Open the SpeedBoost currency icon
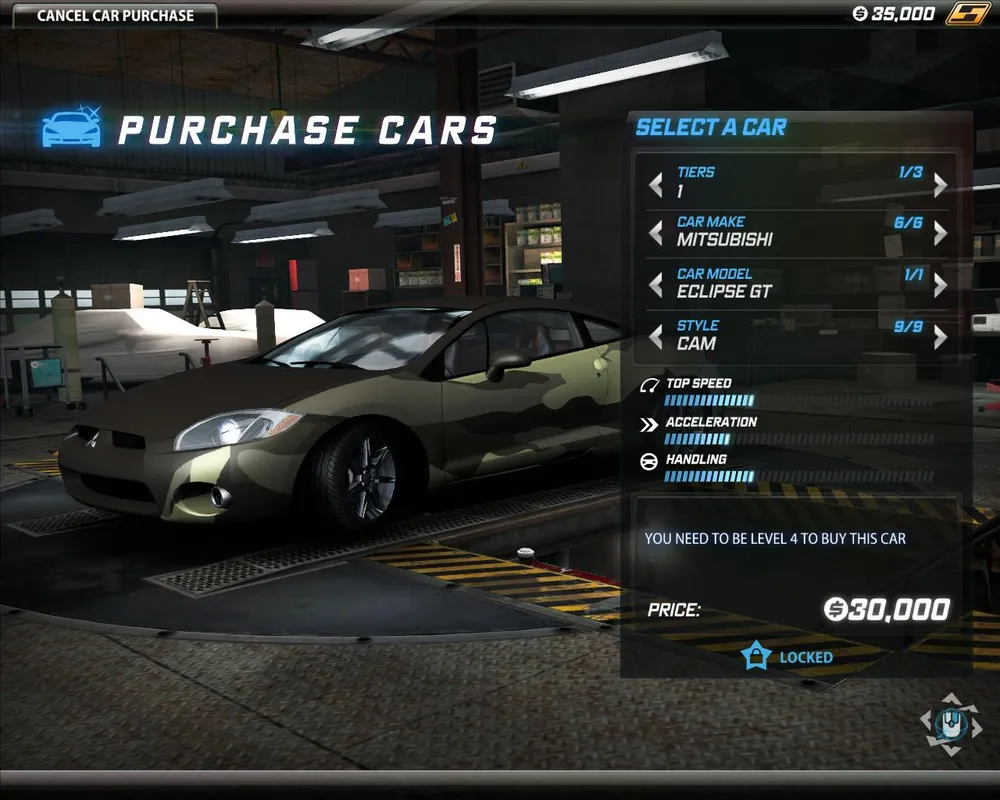Viewport: 1000px width, 800px height. [x=967, y=14]
